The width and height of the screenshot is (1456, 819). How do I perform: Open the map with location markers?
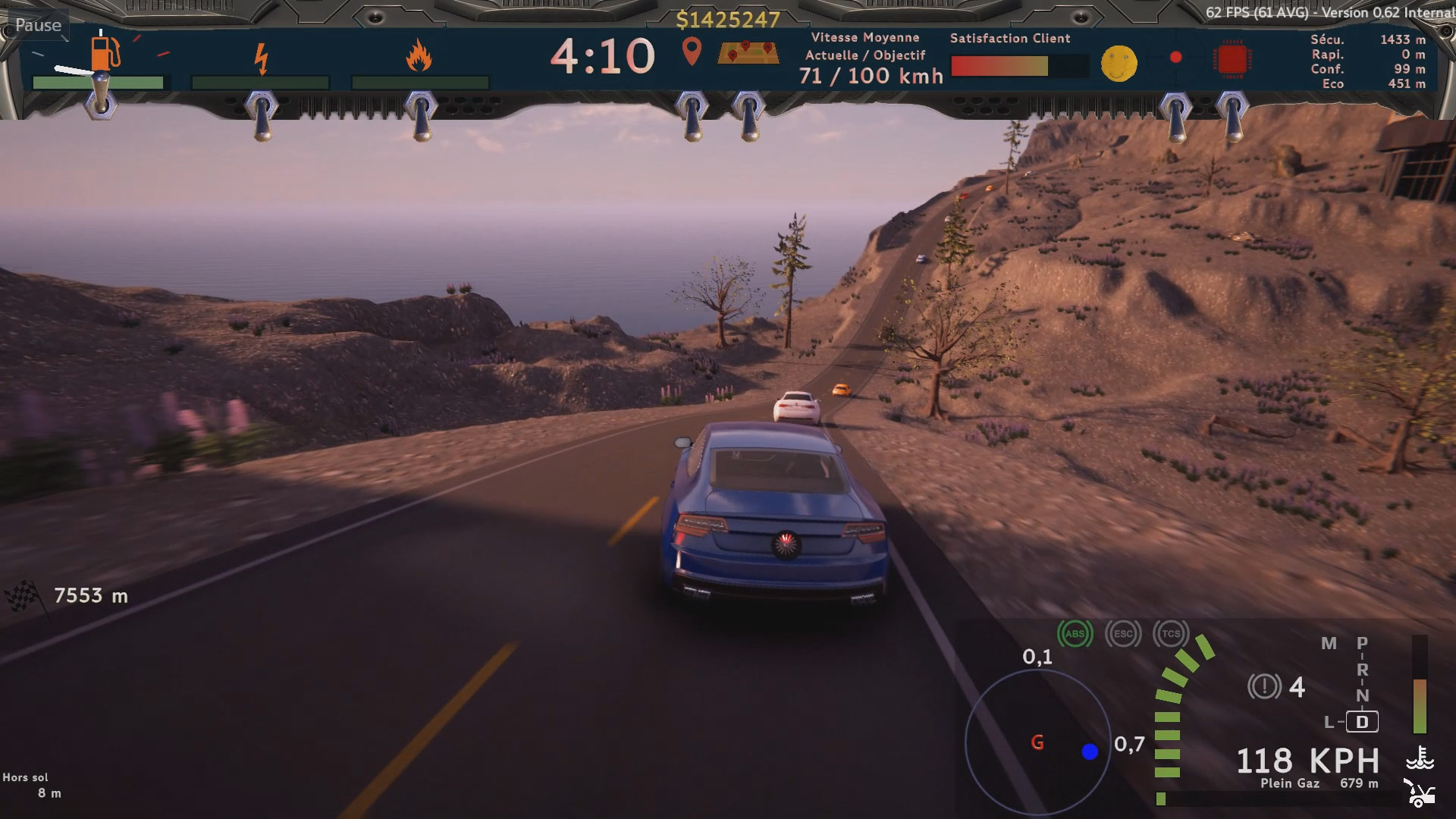pyautogui.click(x=748, y=52)
